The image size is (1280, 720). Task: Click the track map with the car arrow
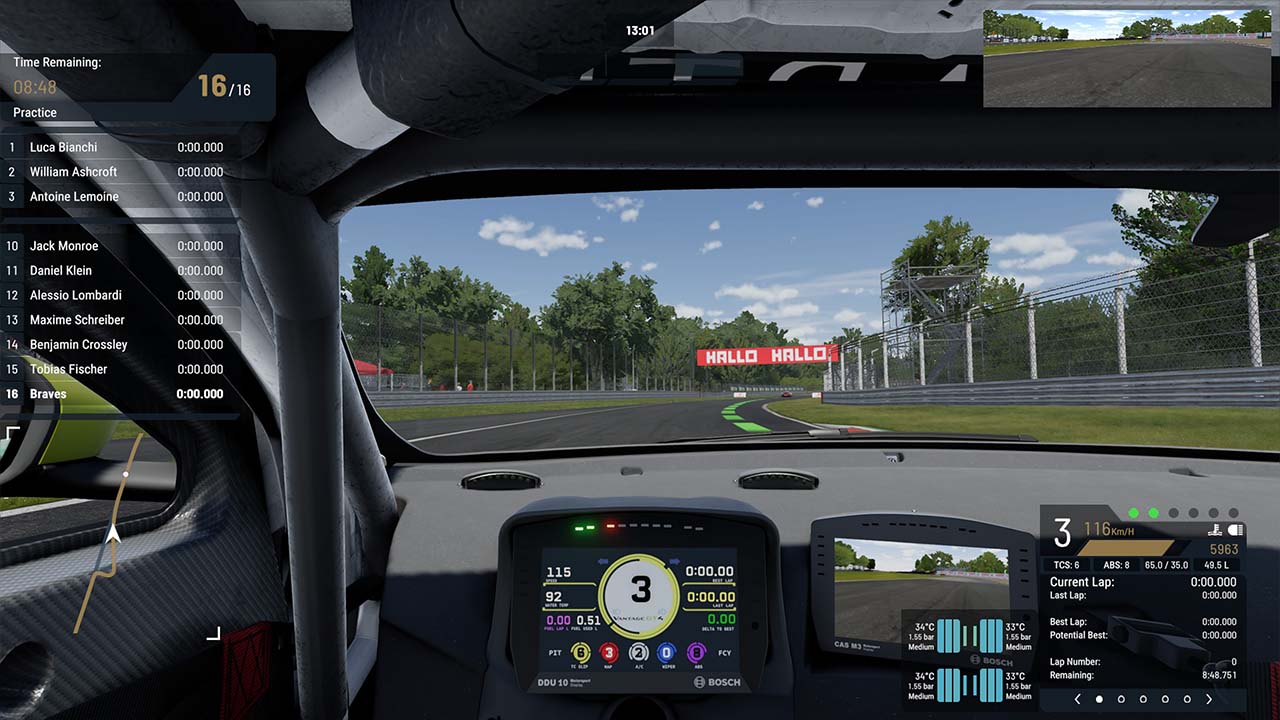[112, 533]
